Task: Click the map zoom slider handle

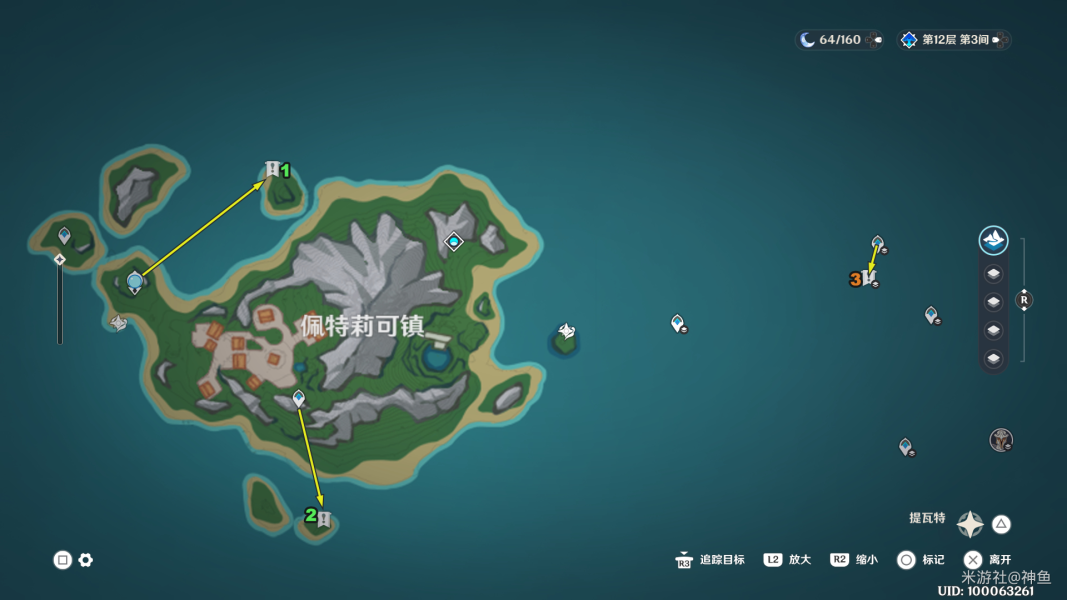Action: (60, 260)
